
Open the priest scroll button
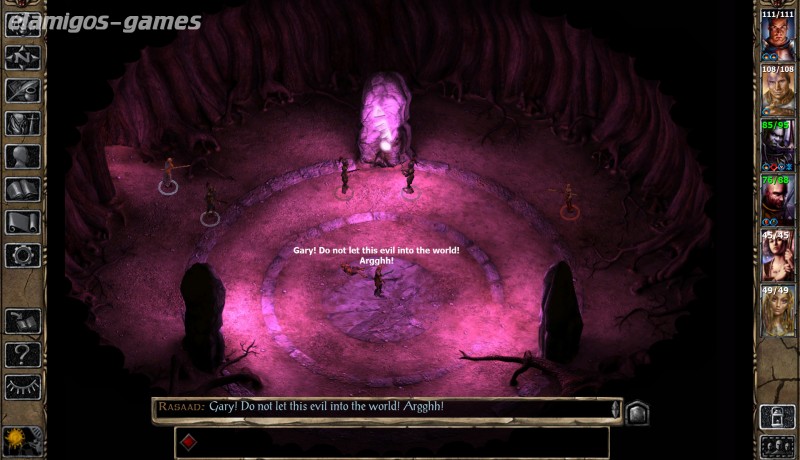point(22,222)
